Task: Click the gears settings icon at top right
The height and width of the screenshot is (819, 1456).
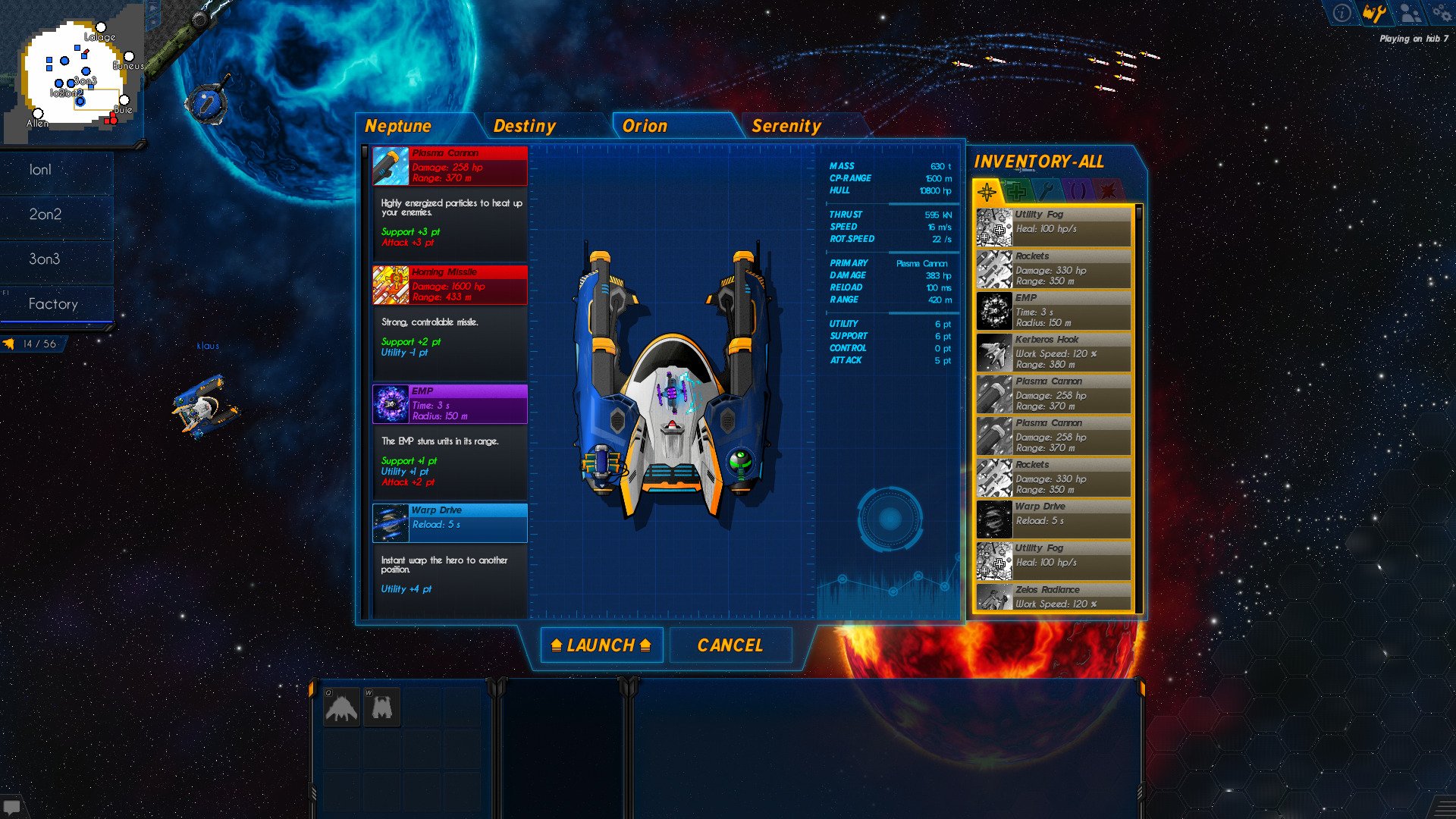Action: click(1443, 12)
